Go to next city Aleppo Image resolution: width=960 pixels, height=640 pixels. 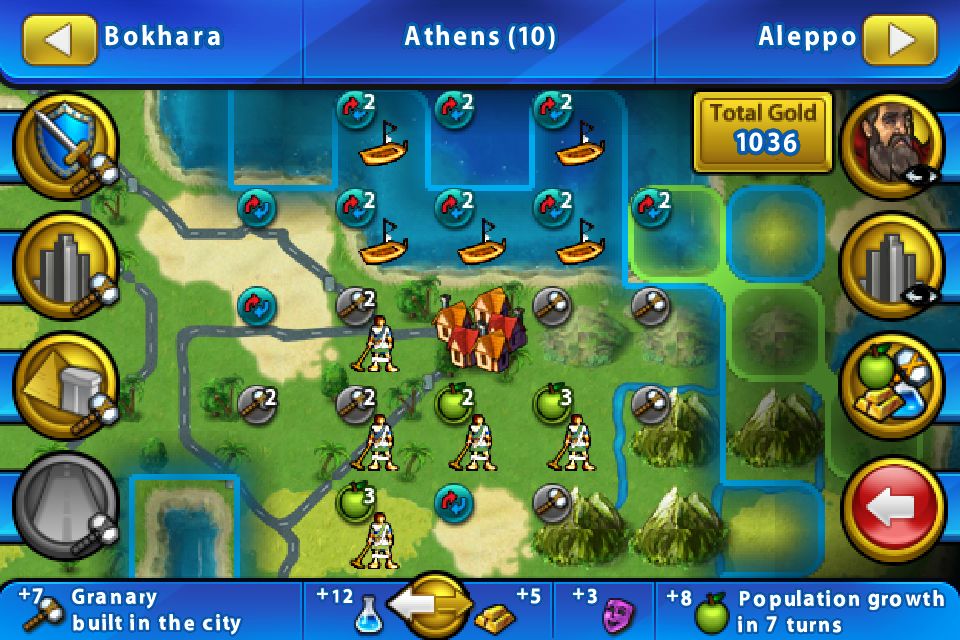[x=901, y=38]
